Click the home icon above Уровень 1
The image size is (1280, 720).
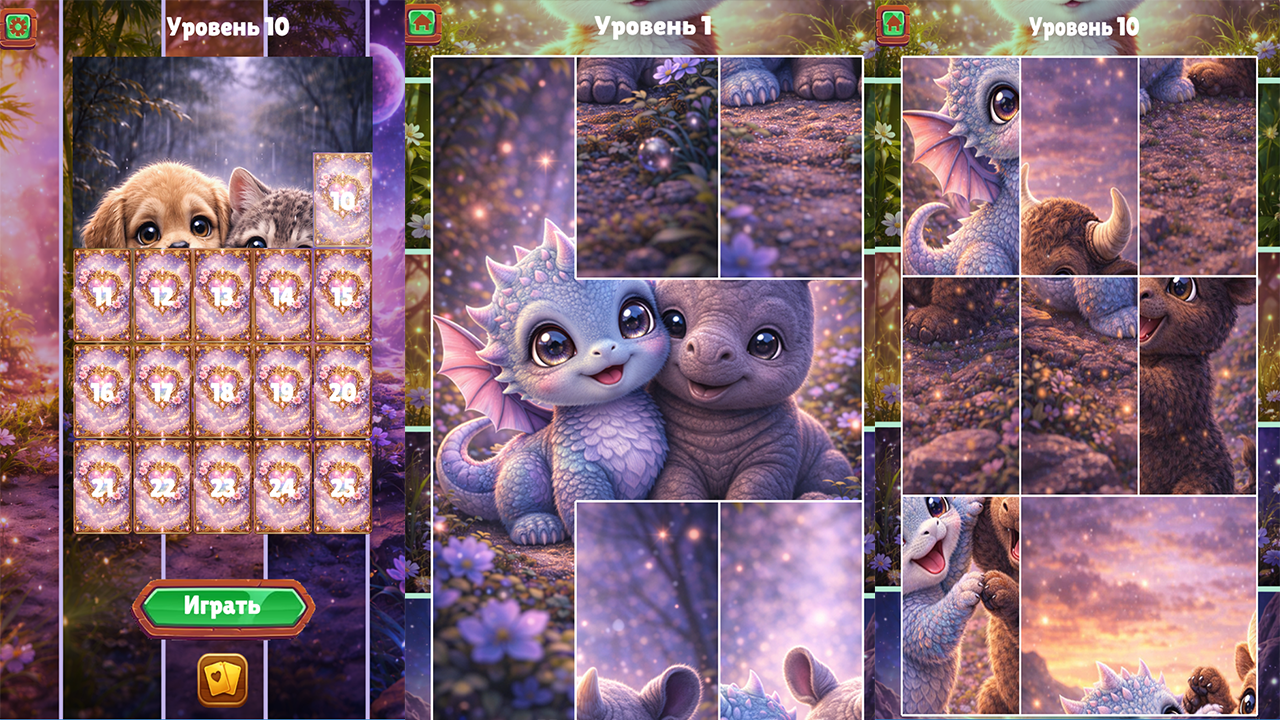421,21
